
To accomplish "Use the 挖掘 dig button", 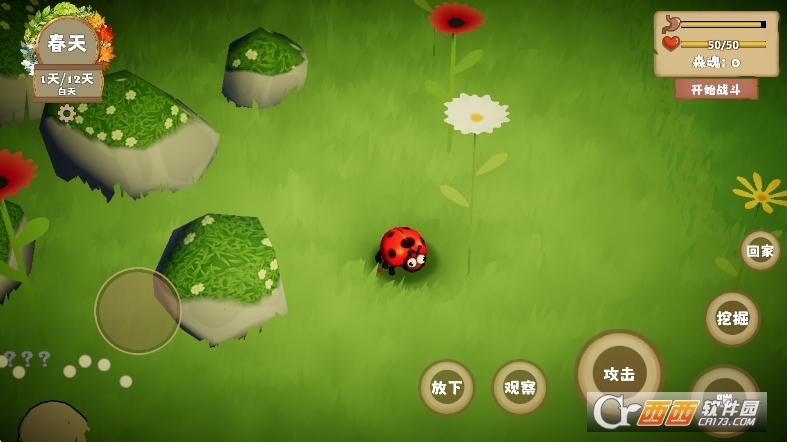I will tap(732, 319).
